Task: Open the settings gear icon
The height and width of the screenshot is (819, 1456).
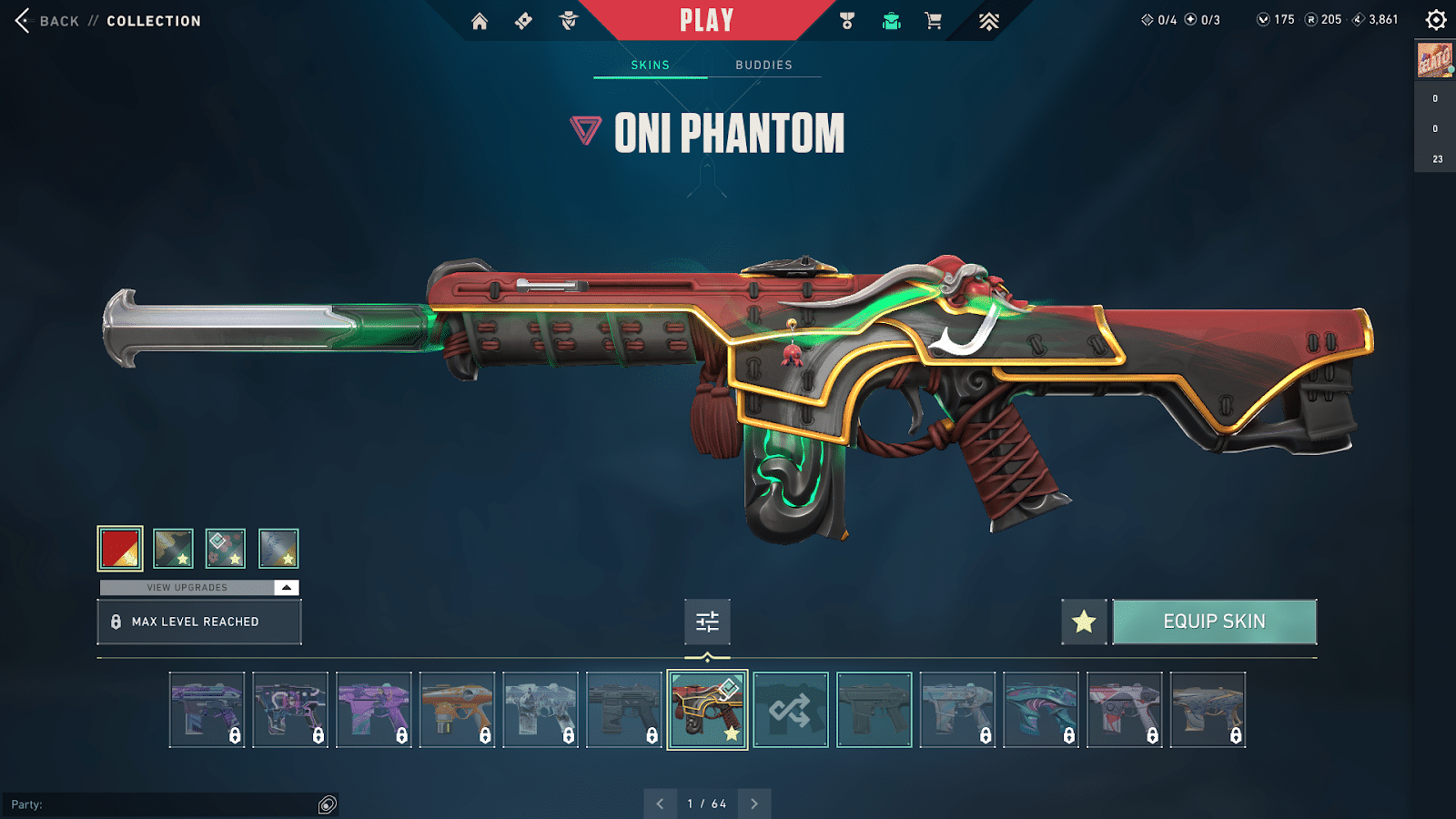Action: pos(1436,18)
